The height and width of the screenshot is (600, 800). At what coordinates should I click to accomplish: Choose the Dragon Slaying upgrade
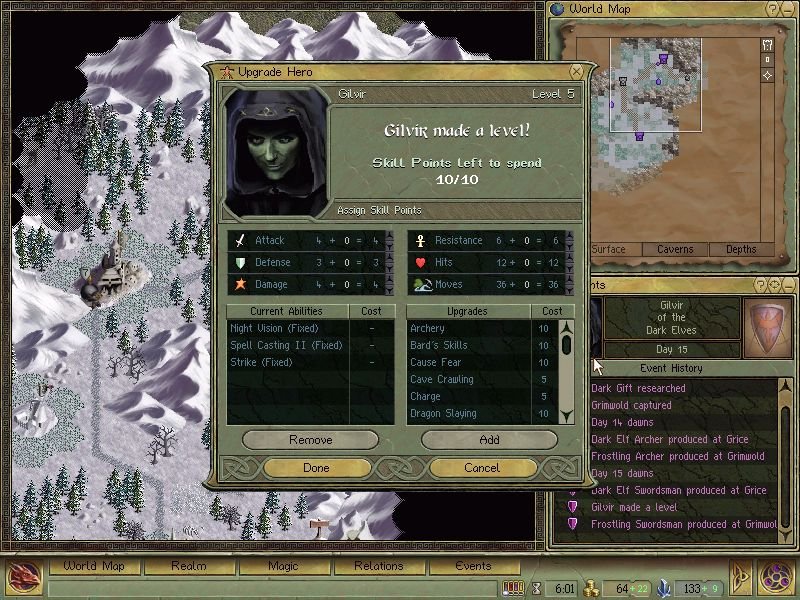pyautogui.click(x=442, y=413)
